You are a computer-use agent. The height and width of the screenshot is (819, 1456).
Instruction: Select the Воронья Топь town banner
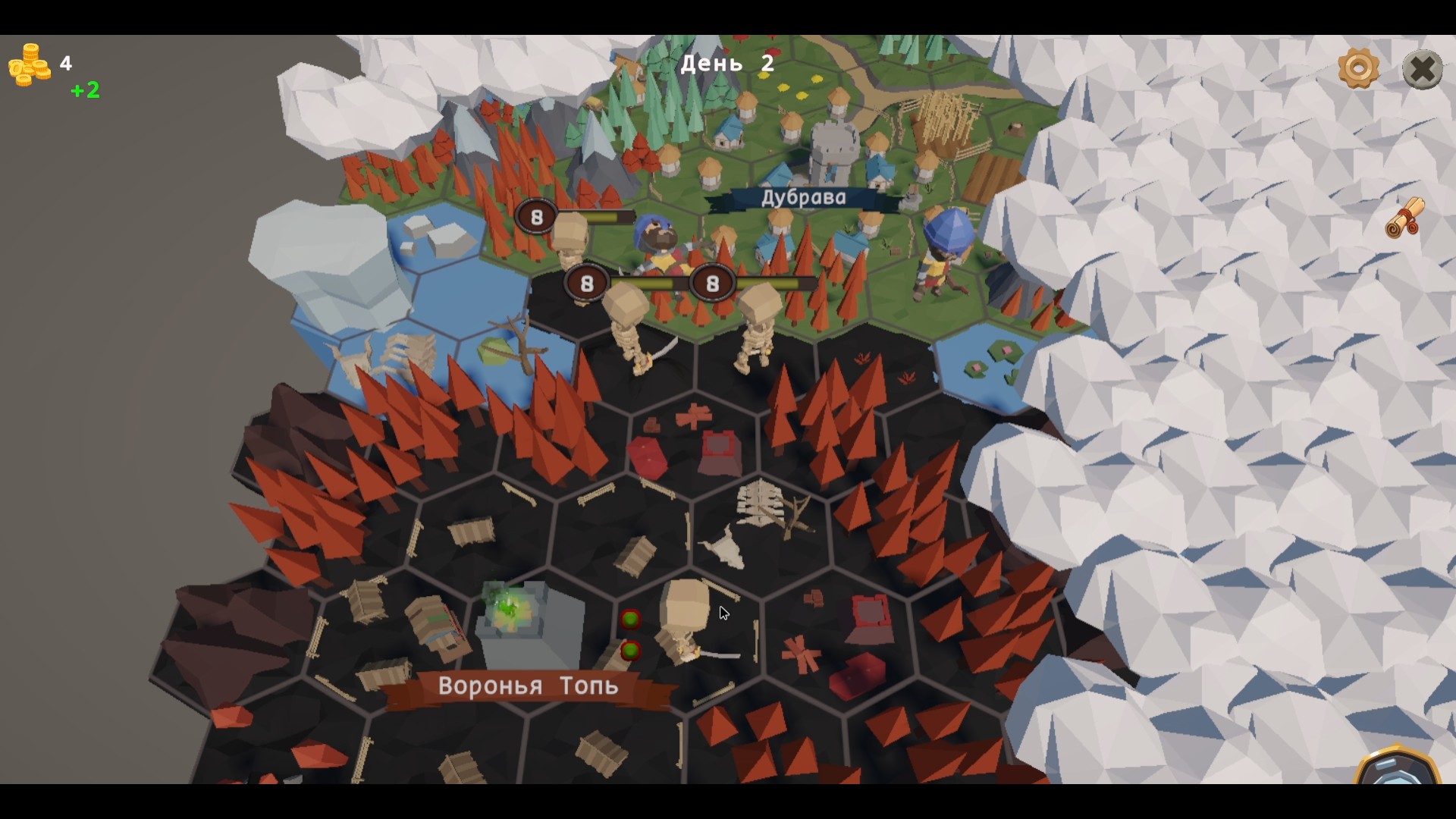[x=528, y=687]
